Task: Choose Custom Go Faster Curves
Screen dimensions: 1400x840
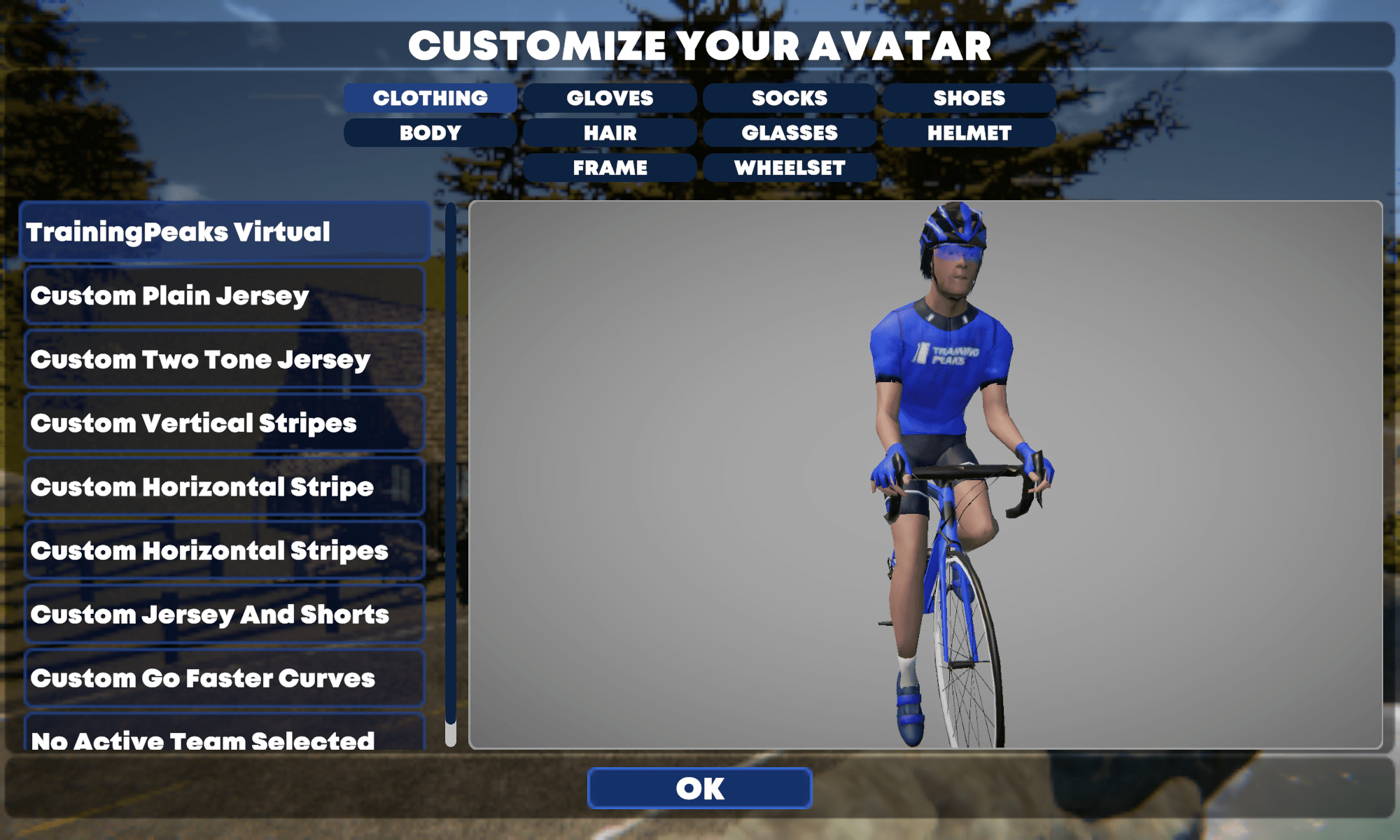Action: tap(224, 678)
